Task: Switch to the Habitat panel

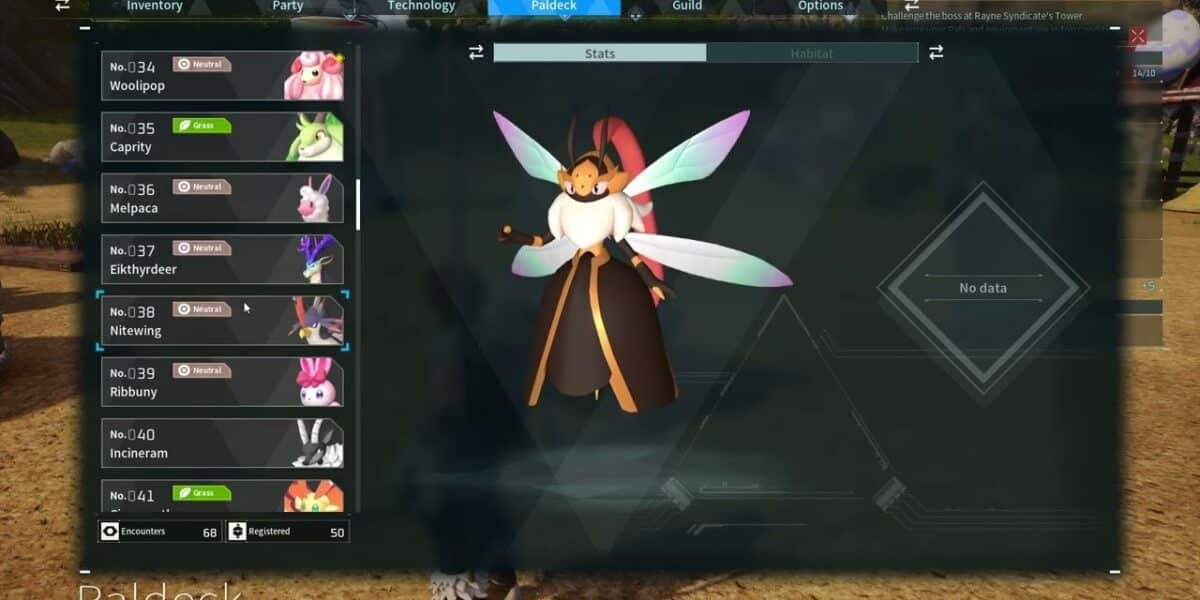Action: pyautogui.click(x=811, y=53)
